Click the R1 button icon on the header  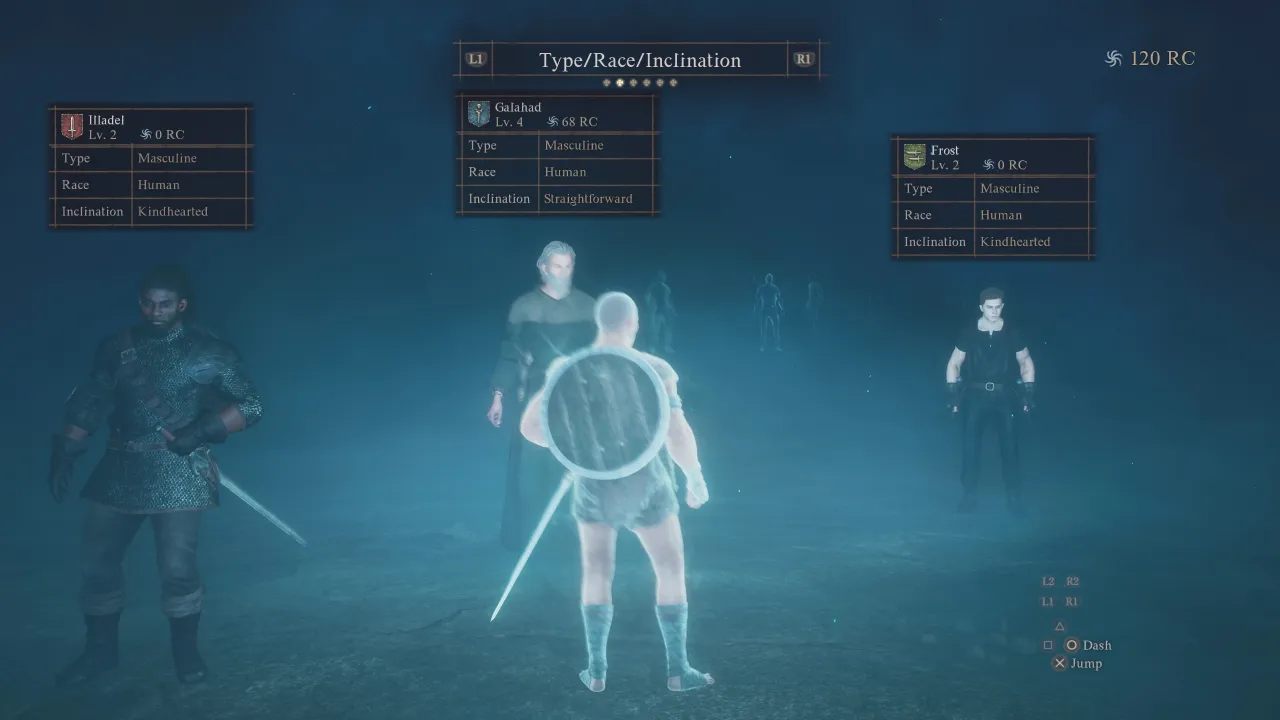tap(803, 58)
